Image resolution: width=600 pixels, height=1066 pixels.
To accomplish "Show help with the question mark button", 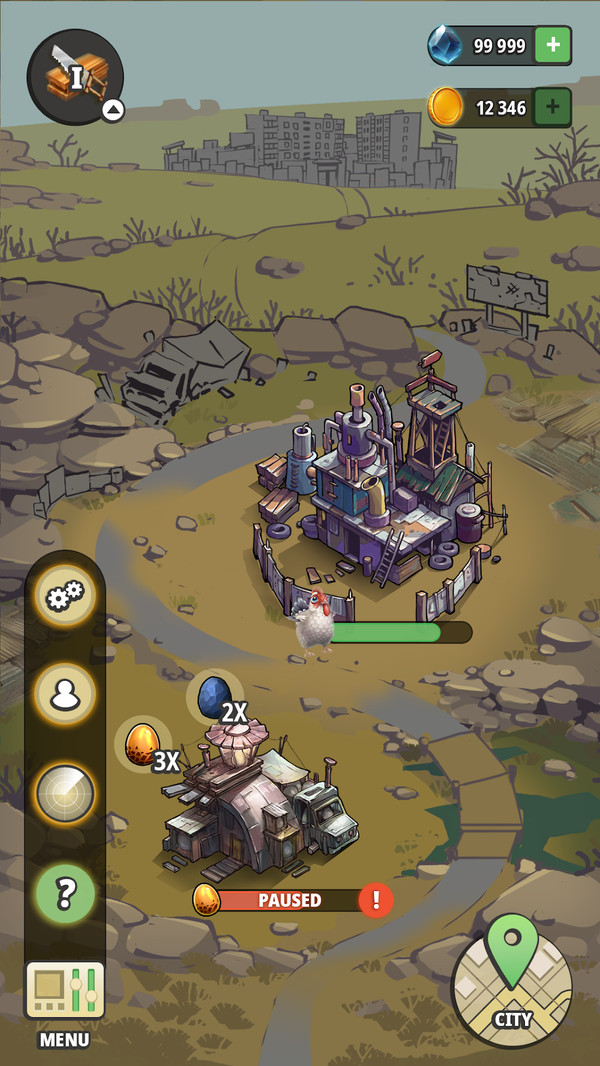I will click(x=66, y=893).
